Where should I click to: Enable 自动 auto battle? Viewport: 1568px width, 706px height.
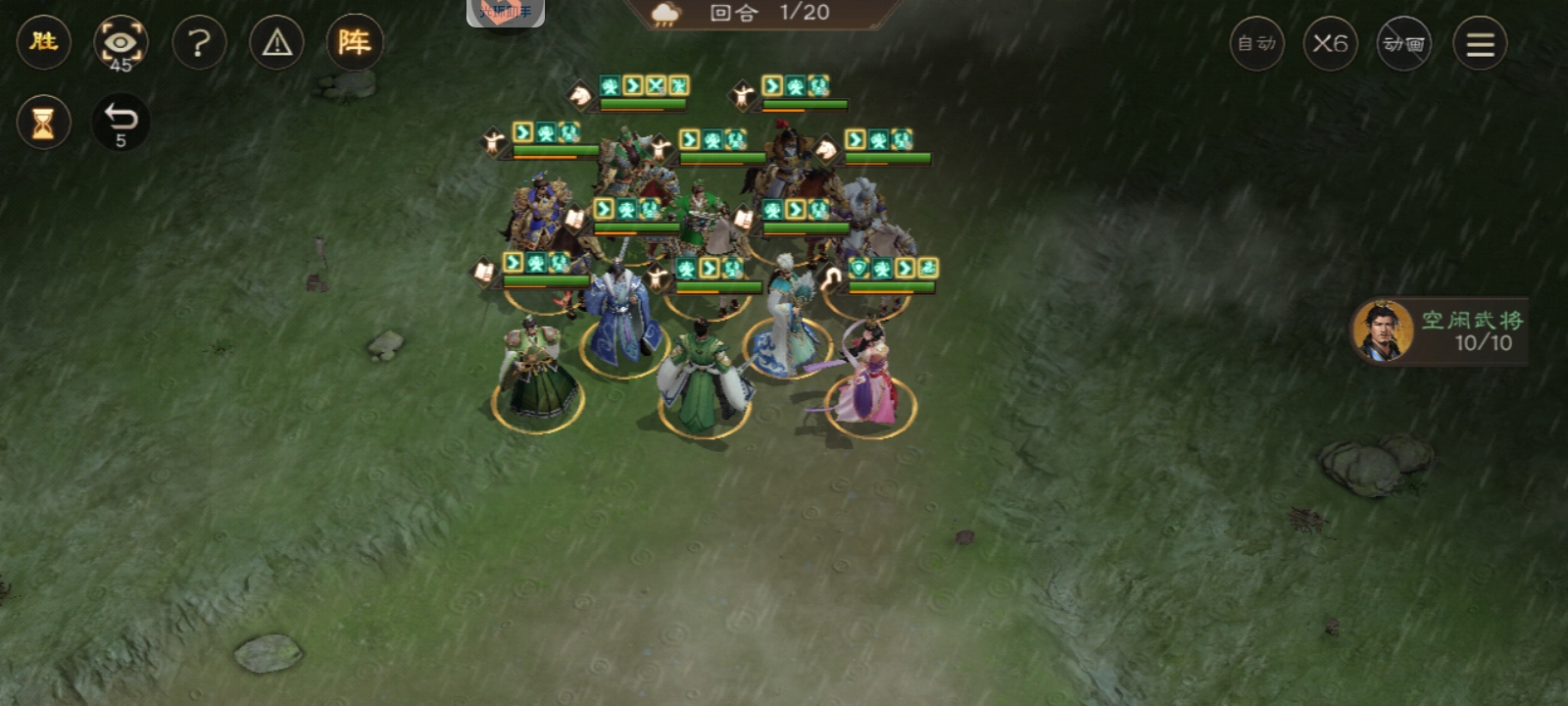pyautogui.click(x=1256, y=43)
